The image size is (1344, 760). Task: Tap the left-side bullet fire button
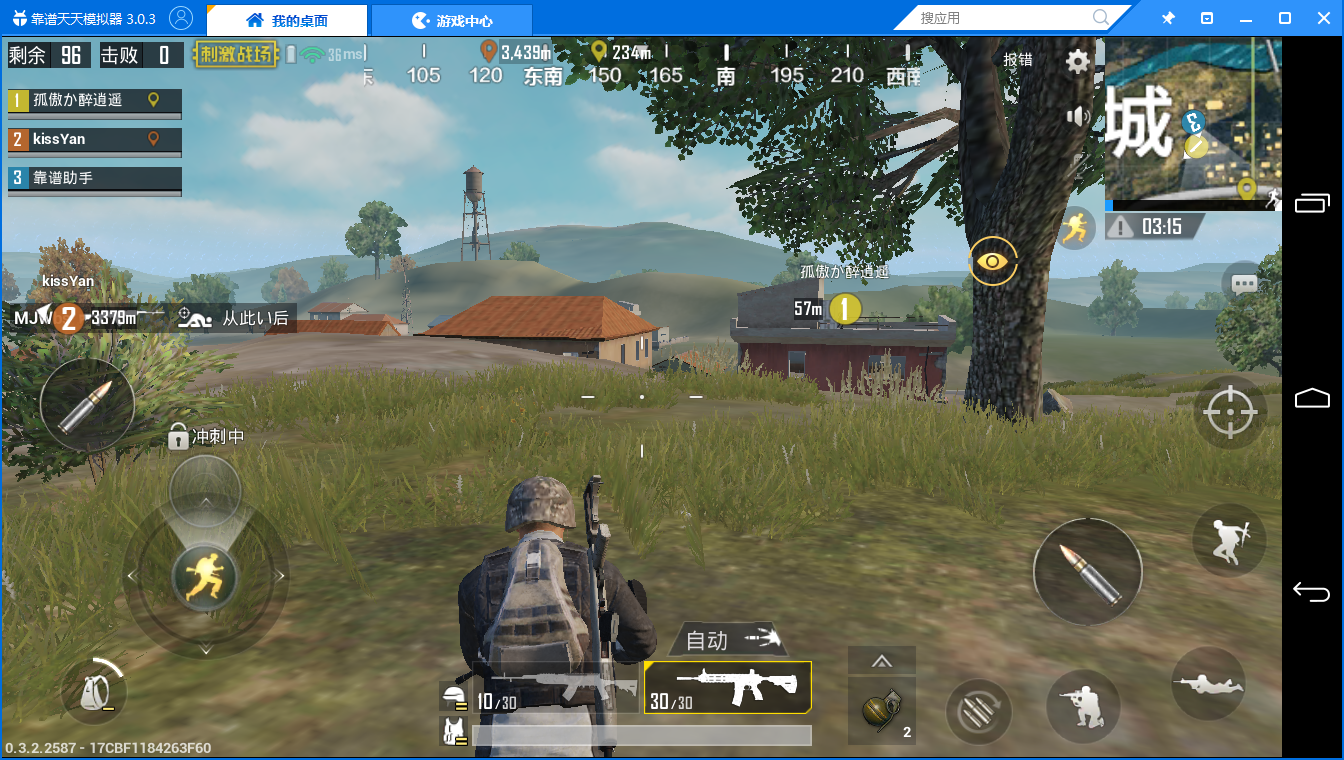pyautogui.click(x=87, y=405)
